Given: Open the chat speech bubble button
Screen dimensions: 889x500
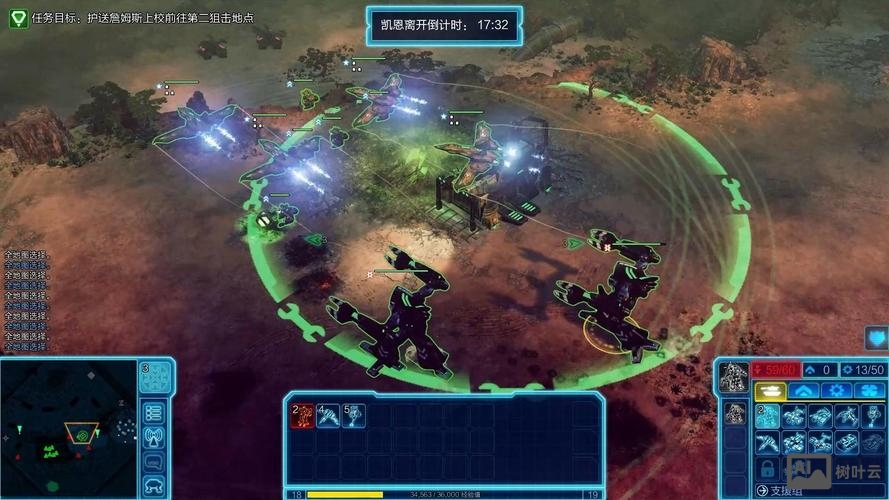Looking at the screenshot, I should pos(154,462).
